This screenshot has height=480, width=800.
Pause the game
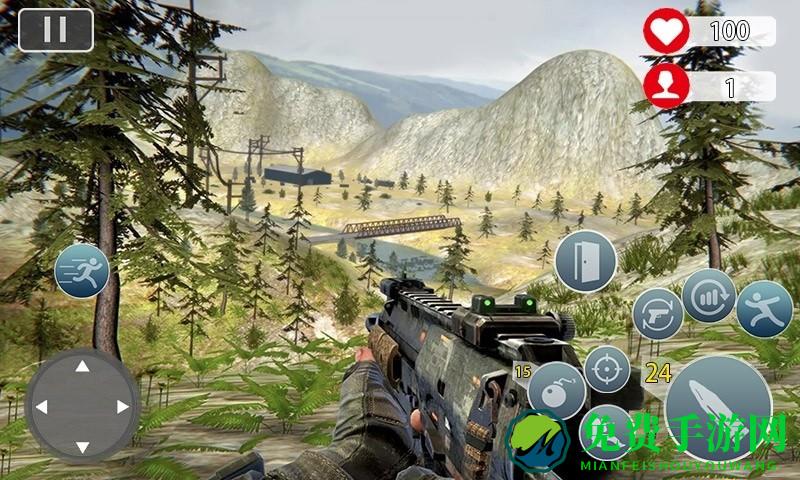point(56,30)
